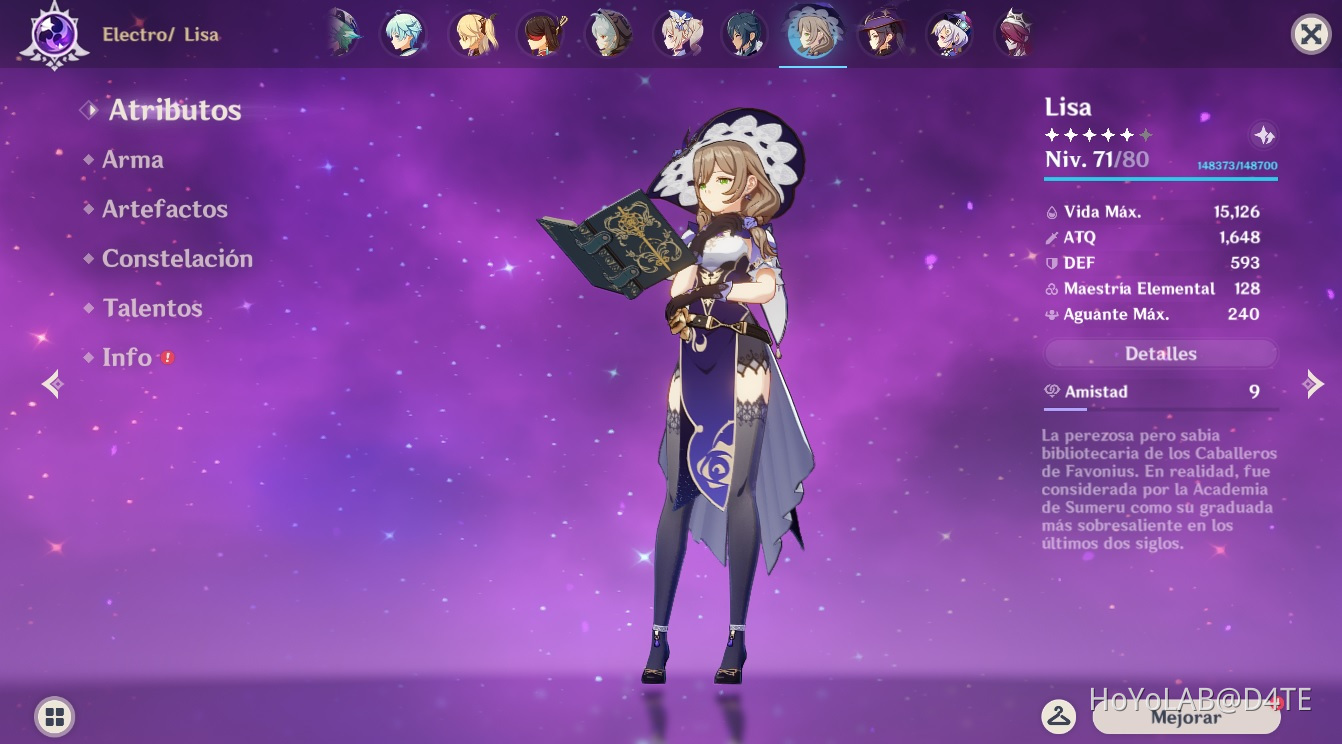Click the droplet icon next to Vida Máx.
This screenshot has height=744, width=1342.
(1053, 212)
